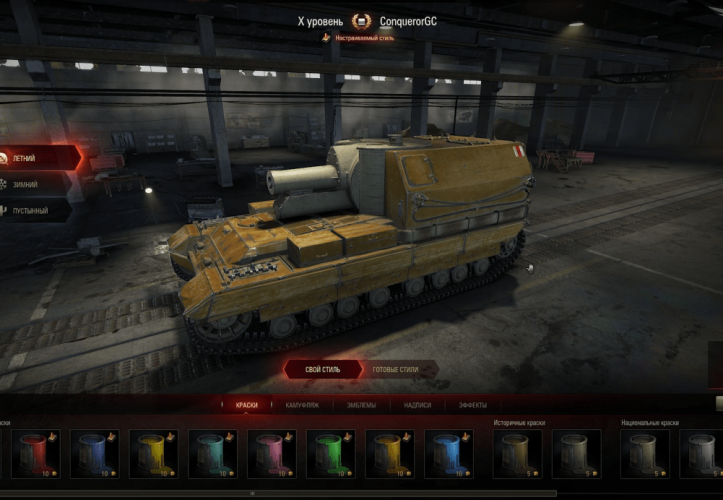Open the Готовые стили preset styles
The height and width of the screenshot is (500, 723).
pos(396,369)
